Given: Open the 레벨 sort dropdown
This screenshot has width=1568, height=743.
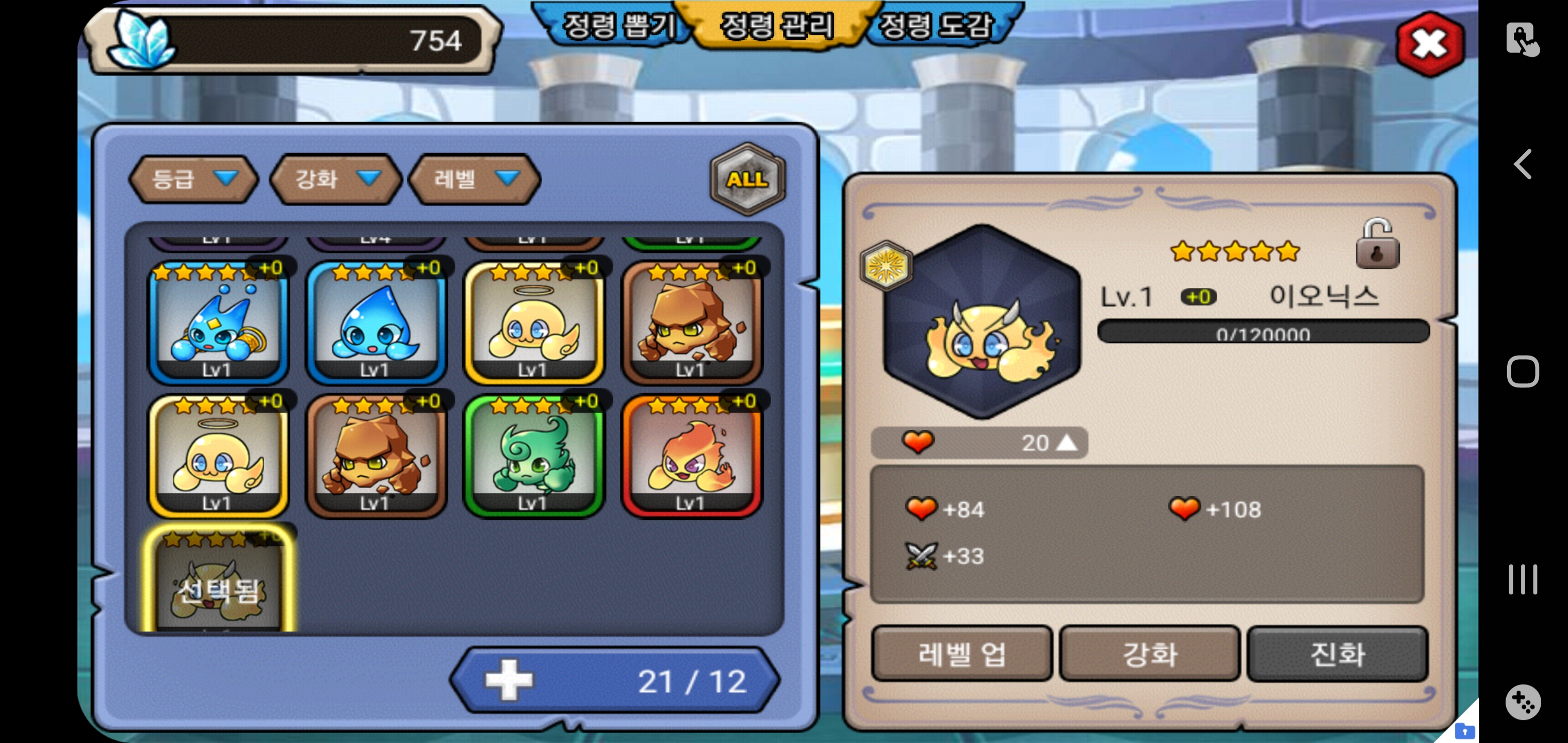Looking at the screenshot, I should pyautogui.click(x=475, y=179).
